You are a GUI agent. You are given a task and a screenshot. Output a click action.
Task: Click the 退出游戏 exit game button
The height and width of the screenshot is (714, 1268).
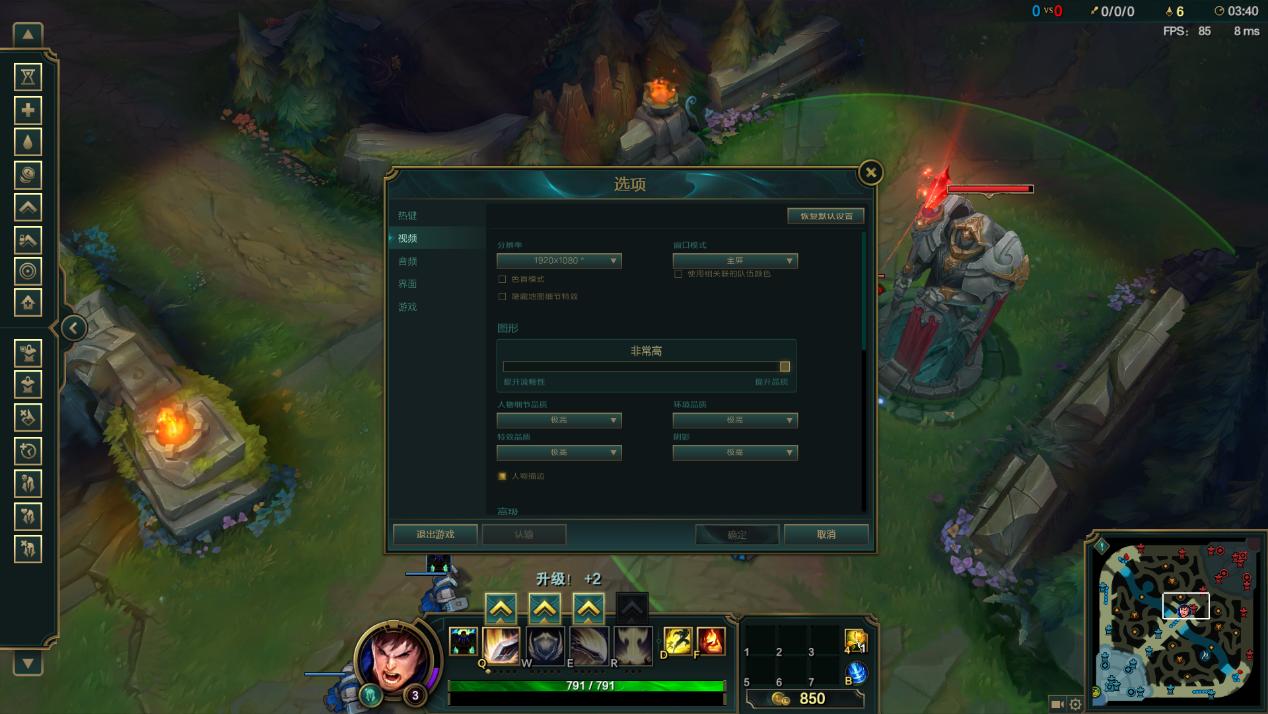(x=435, y=534)
